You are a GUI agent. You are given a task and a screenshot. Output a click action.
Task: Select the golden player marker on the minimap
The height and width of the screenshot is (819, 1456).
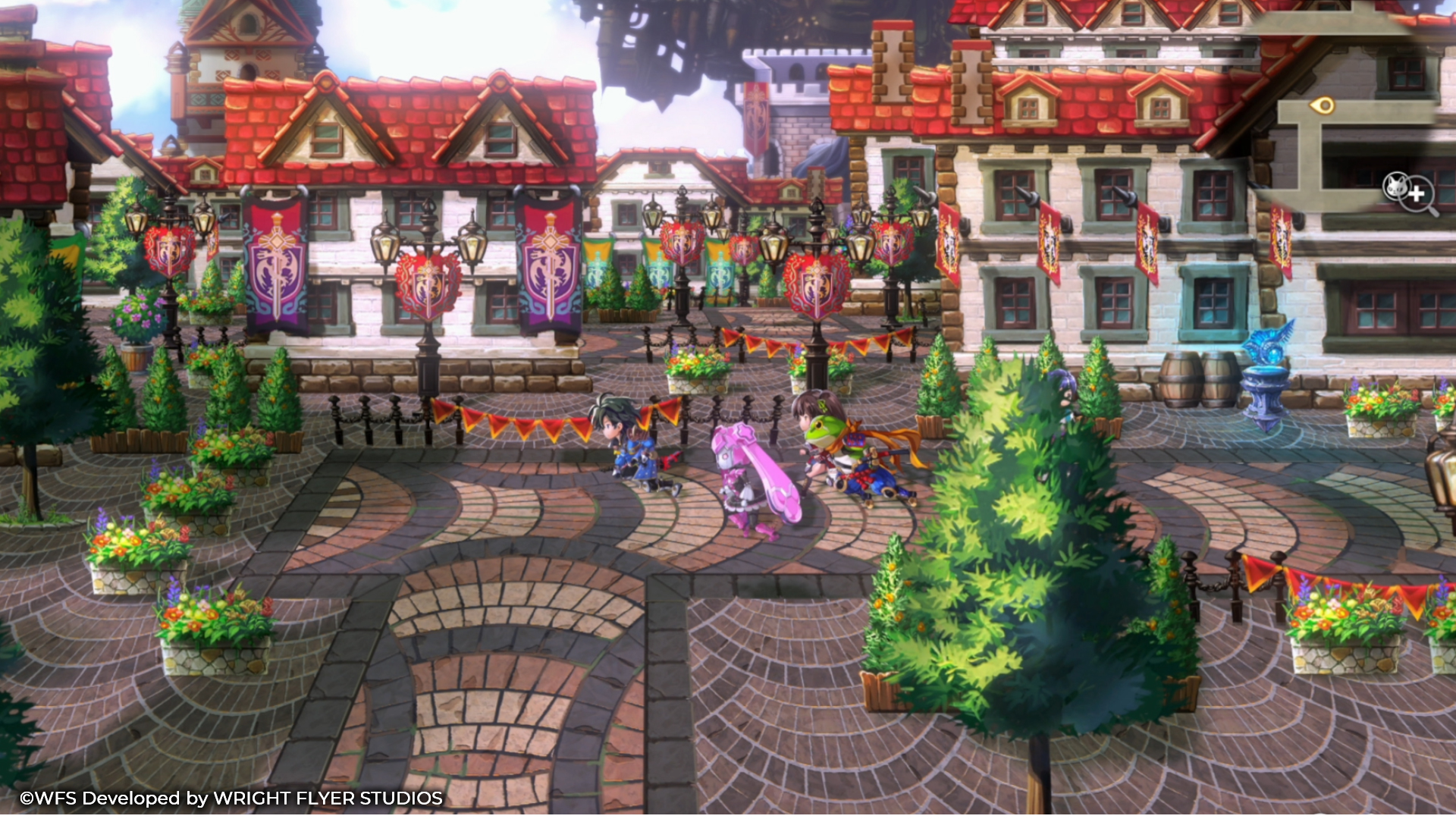(x=1322, y=105)
